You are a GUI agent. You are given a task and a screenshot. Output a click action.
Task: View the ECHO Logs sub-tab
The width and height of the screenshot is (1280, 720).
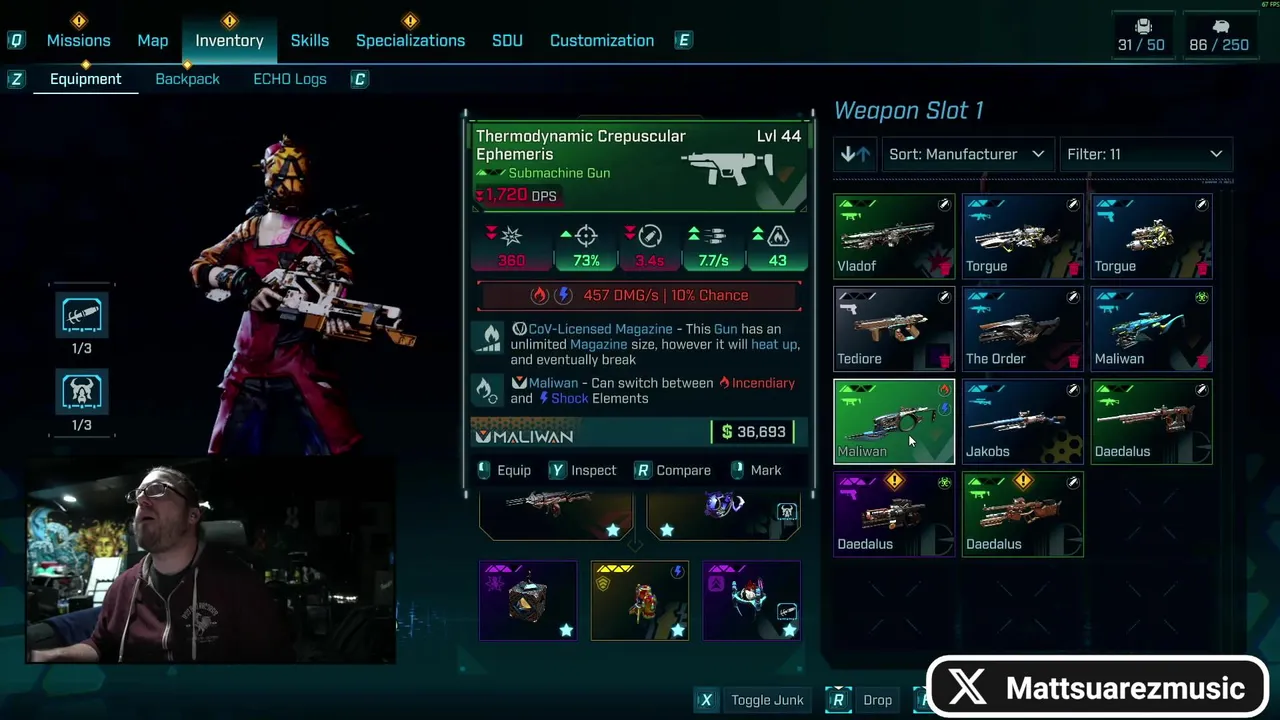tap(290, 79)
